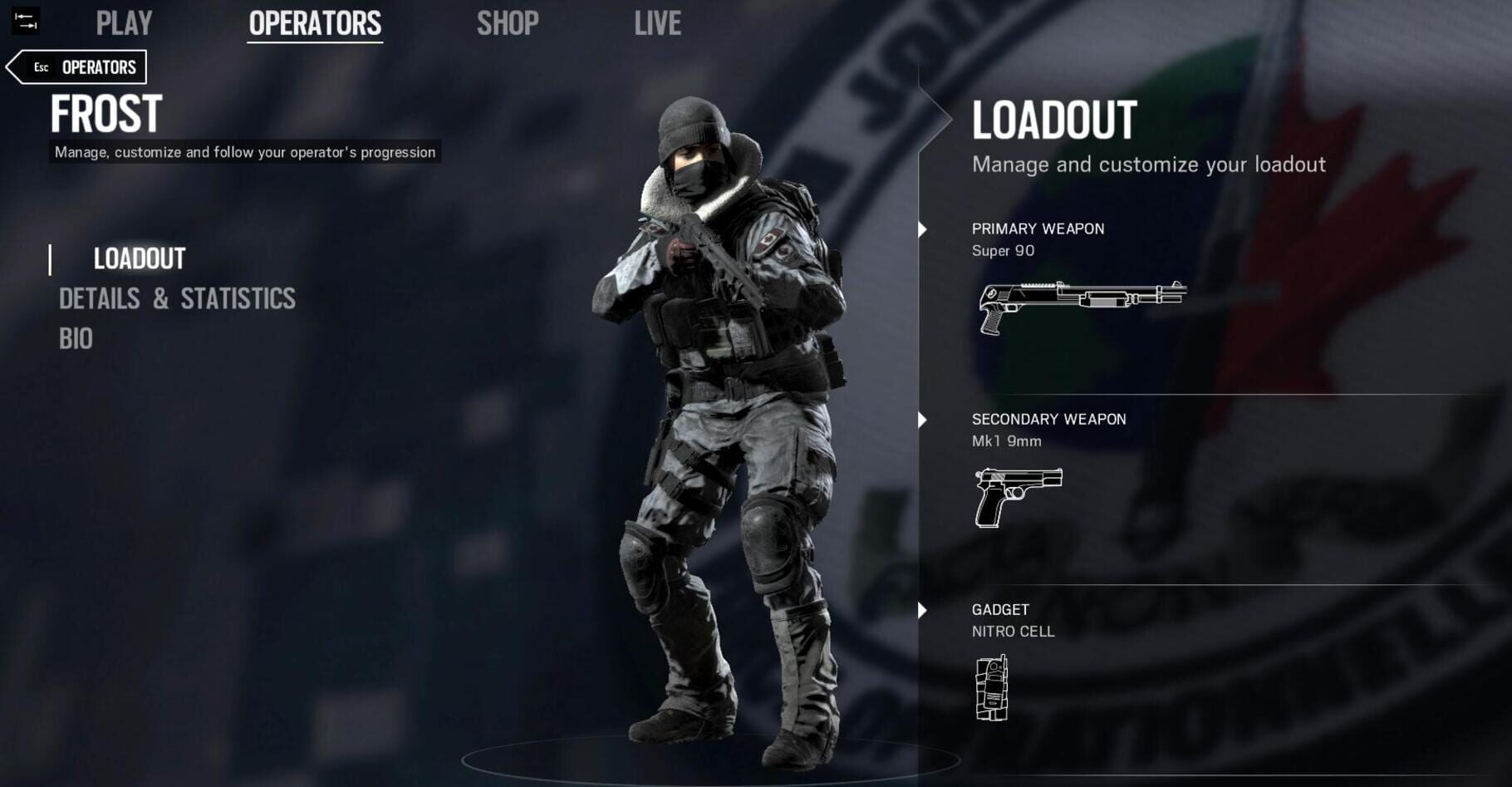Select the OPERATORS menu item
This screenshot has width=1512, height=787.
click(315, 23)
